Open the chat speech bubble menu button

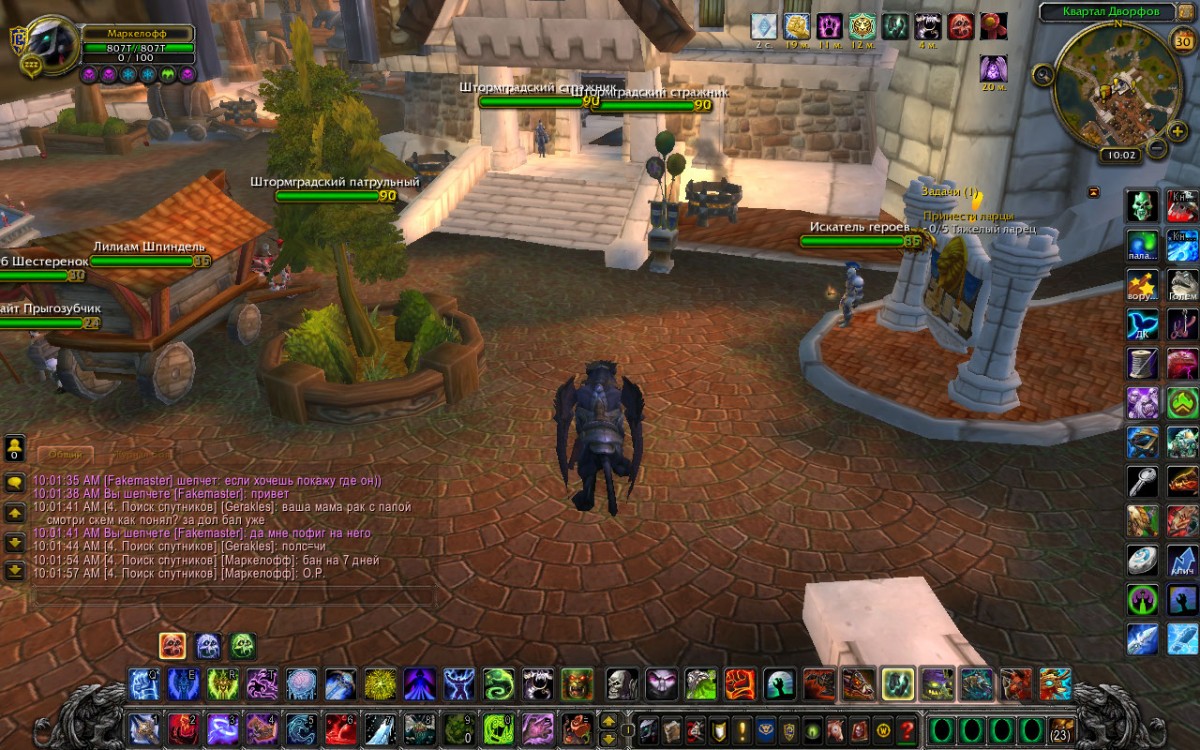coord(15,482)
